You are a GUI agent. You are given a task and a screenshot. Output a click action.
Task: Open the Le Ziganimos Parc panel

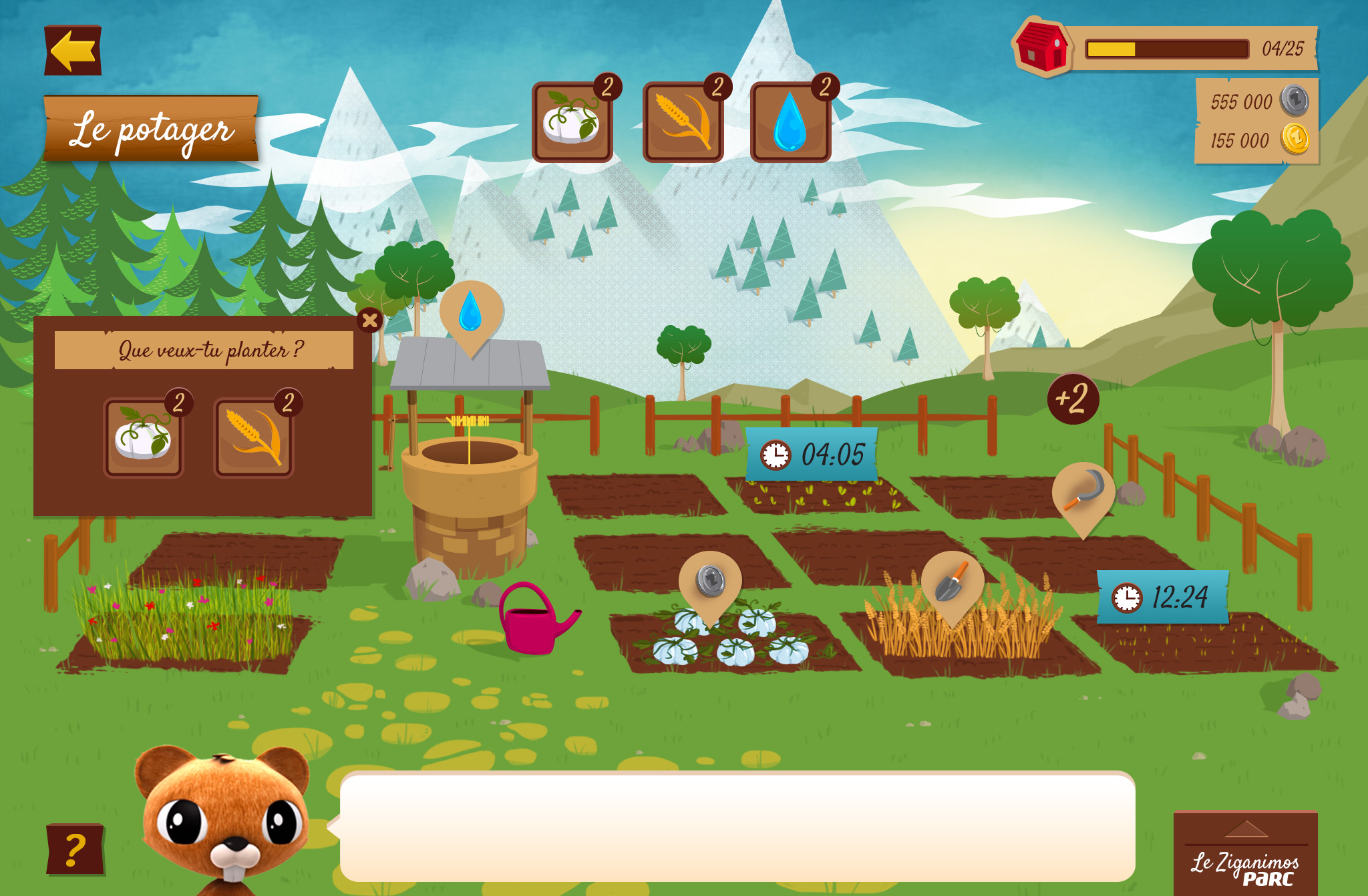(x=1246, y=855)
